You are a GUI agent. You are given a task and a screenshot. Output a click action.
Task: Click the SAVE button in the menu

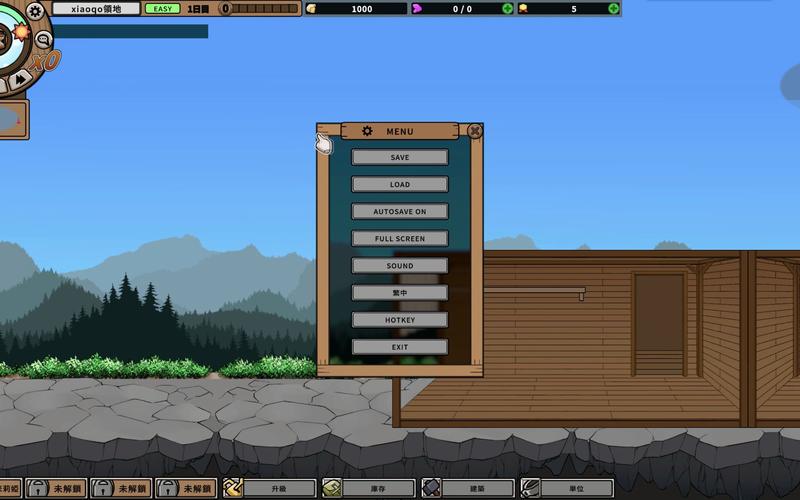click(x=400, y=157)
